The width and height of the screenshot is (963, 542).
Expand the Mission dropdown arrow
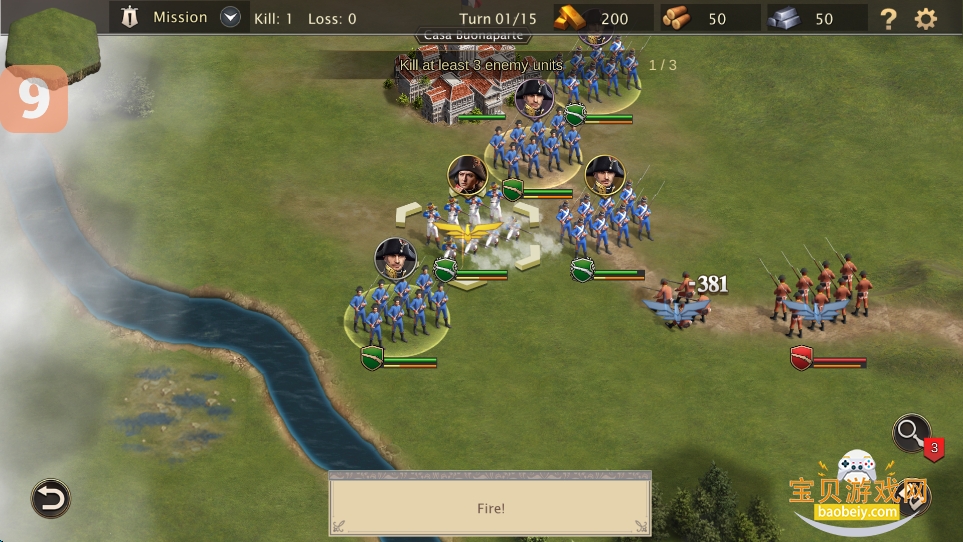[x=231, y=17]
